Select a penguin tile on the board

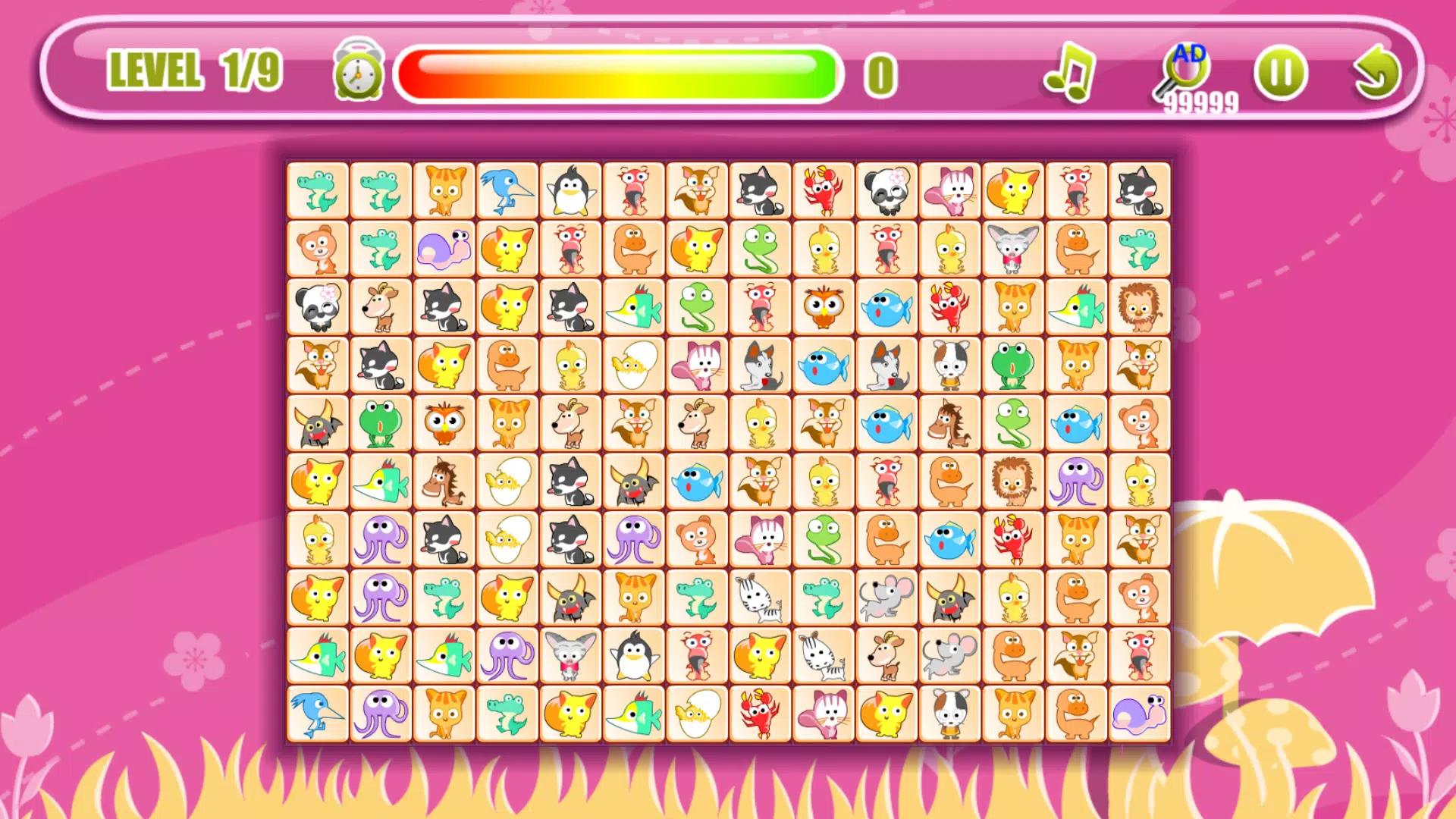coord(570,190)
